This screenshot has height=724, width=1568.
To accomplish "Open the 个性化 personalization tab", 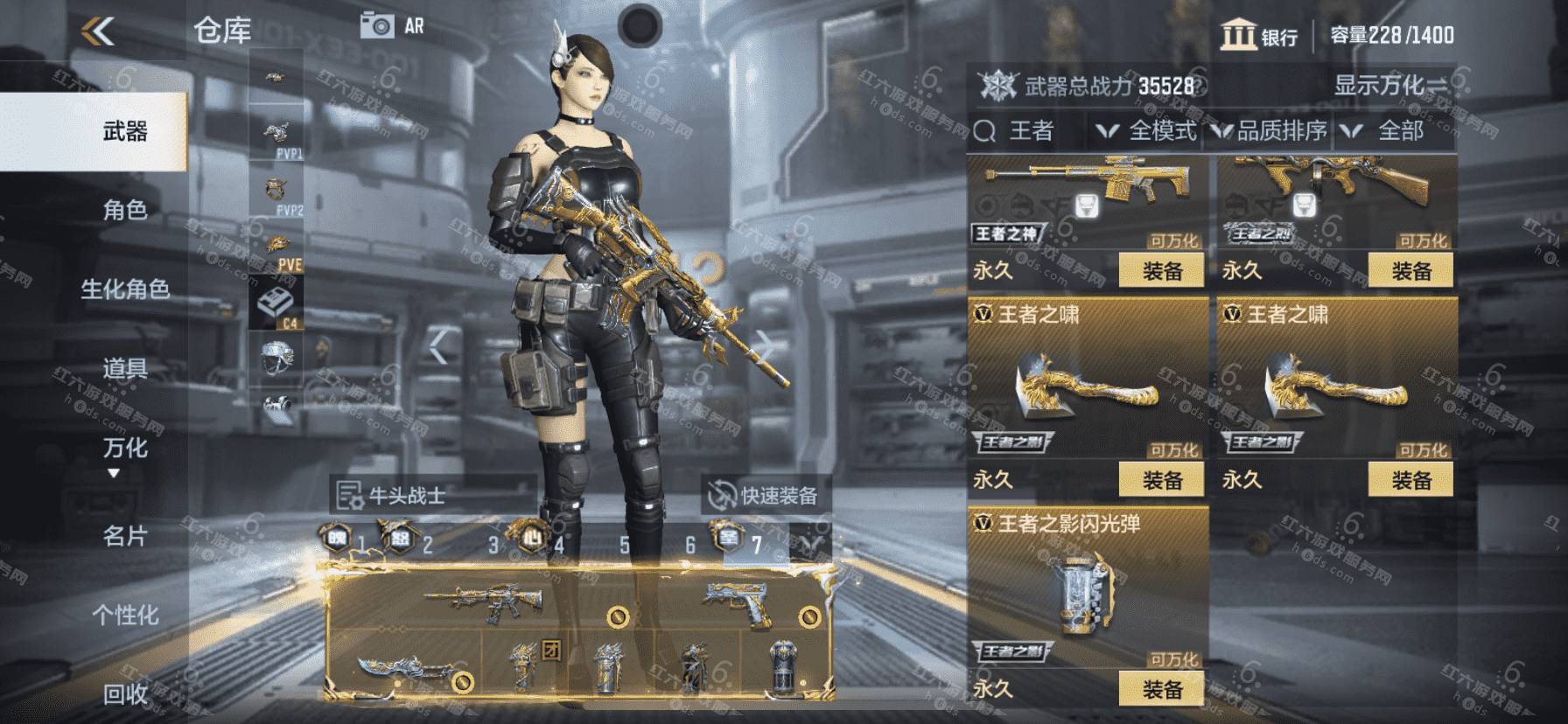I will click(124, 615).
